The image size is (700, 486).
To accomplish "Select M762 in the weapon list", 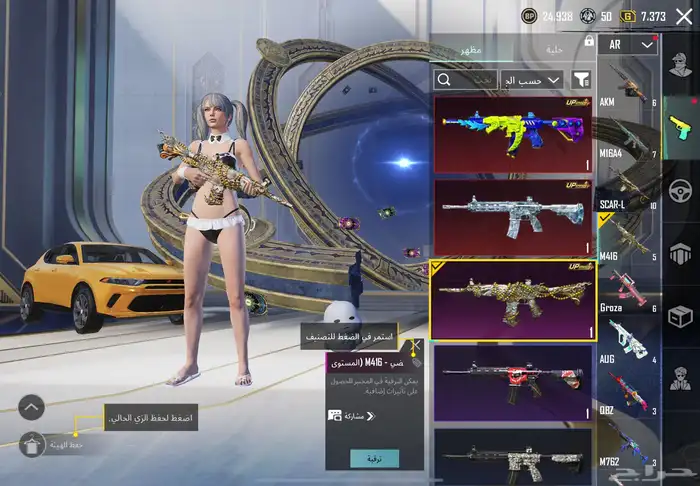I will pos(627,443).
